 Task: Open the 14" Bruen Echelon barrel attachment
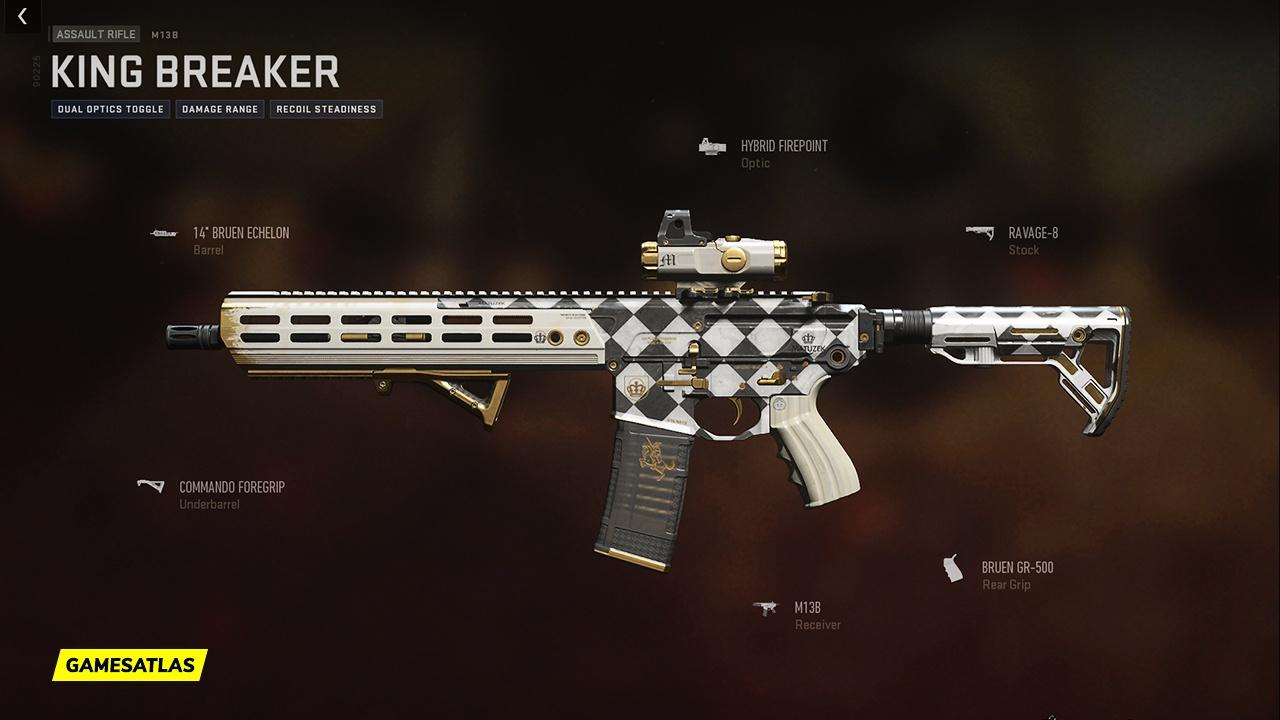click(240, 233)
